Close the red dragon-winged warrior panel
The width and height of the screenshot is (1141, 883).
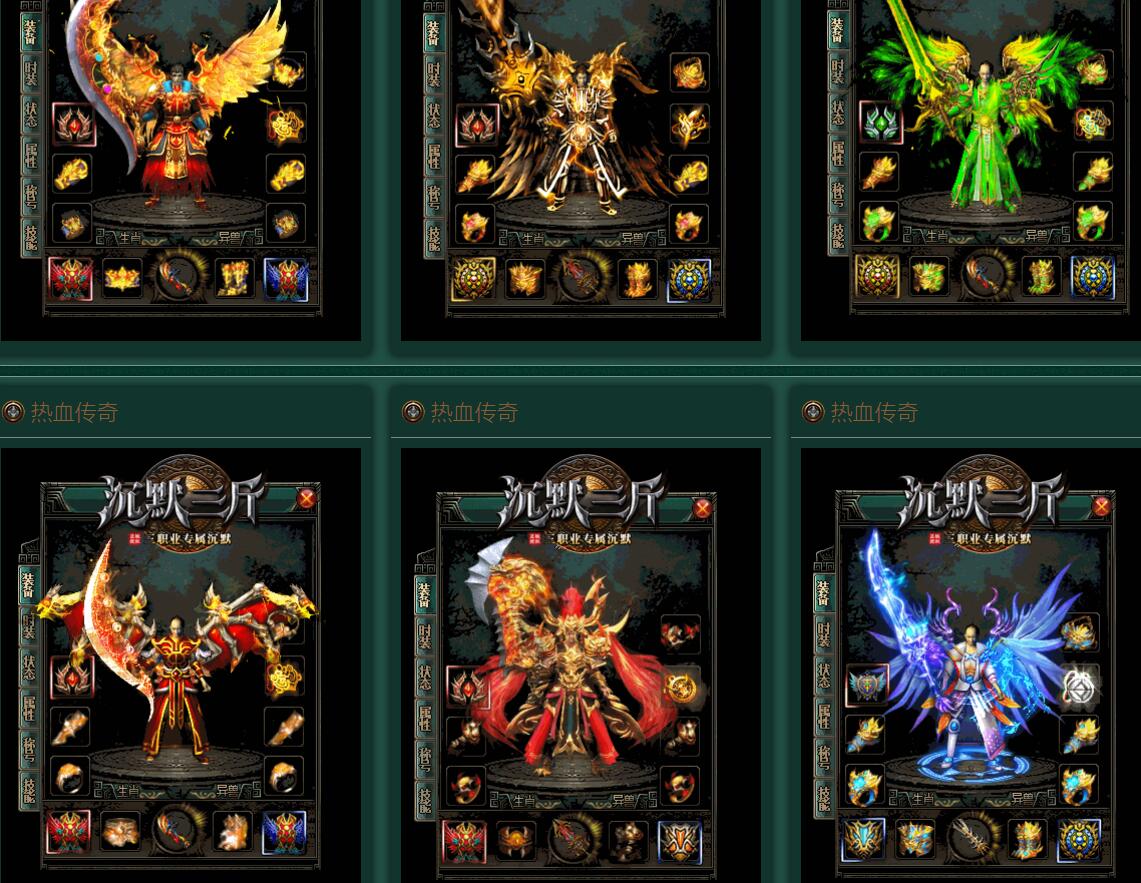pos(307,498)
